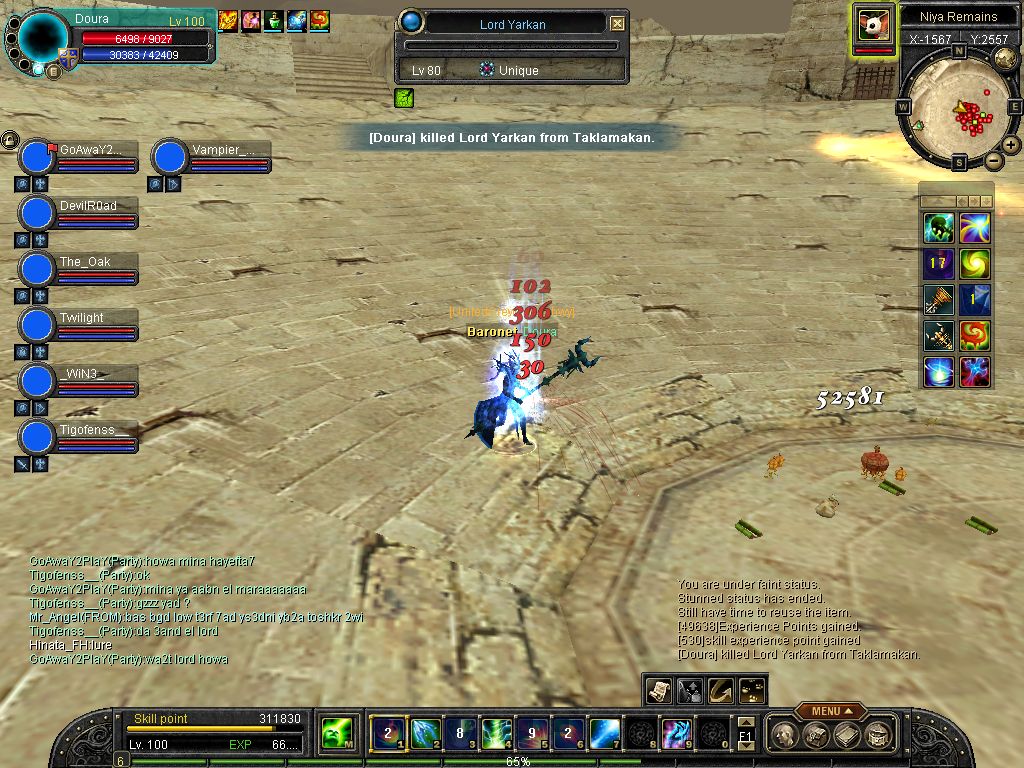This screenshot has width=1024, height=768.
Task: Switch hotbar page with the F1 up arrow
Action: click(745, 722)
